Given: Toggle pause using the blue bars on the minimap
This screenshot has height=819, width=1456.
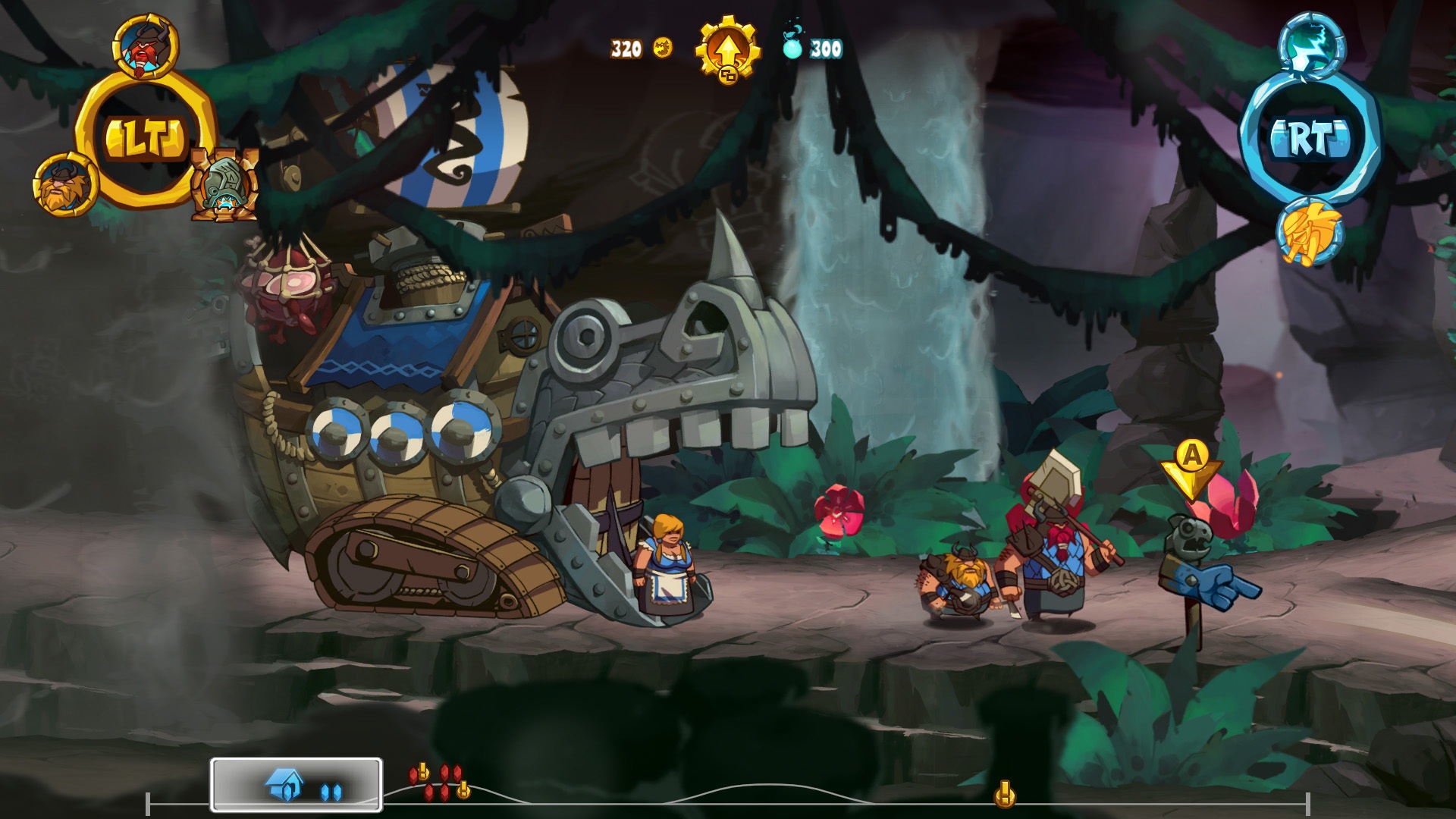Looking at the screenshot, I should (x=331, y=790).
